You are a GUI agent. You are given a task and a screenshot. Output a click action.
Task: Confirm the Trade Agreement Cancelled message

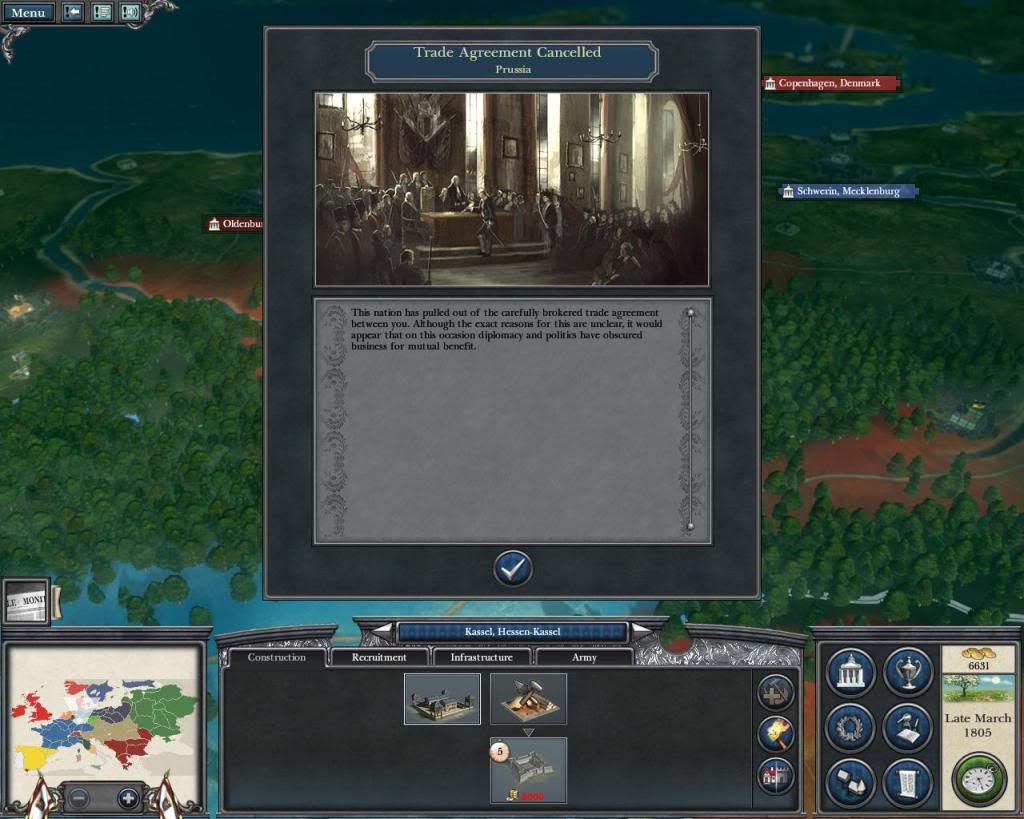tap(513, 568)
